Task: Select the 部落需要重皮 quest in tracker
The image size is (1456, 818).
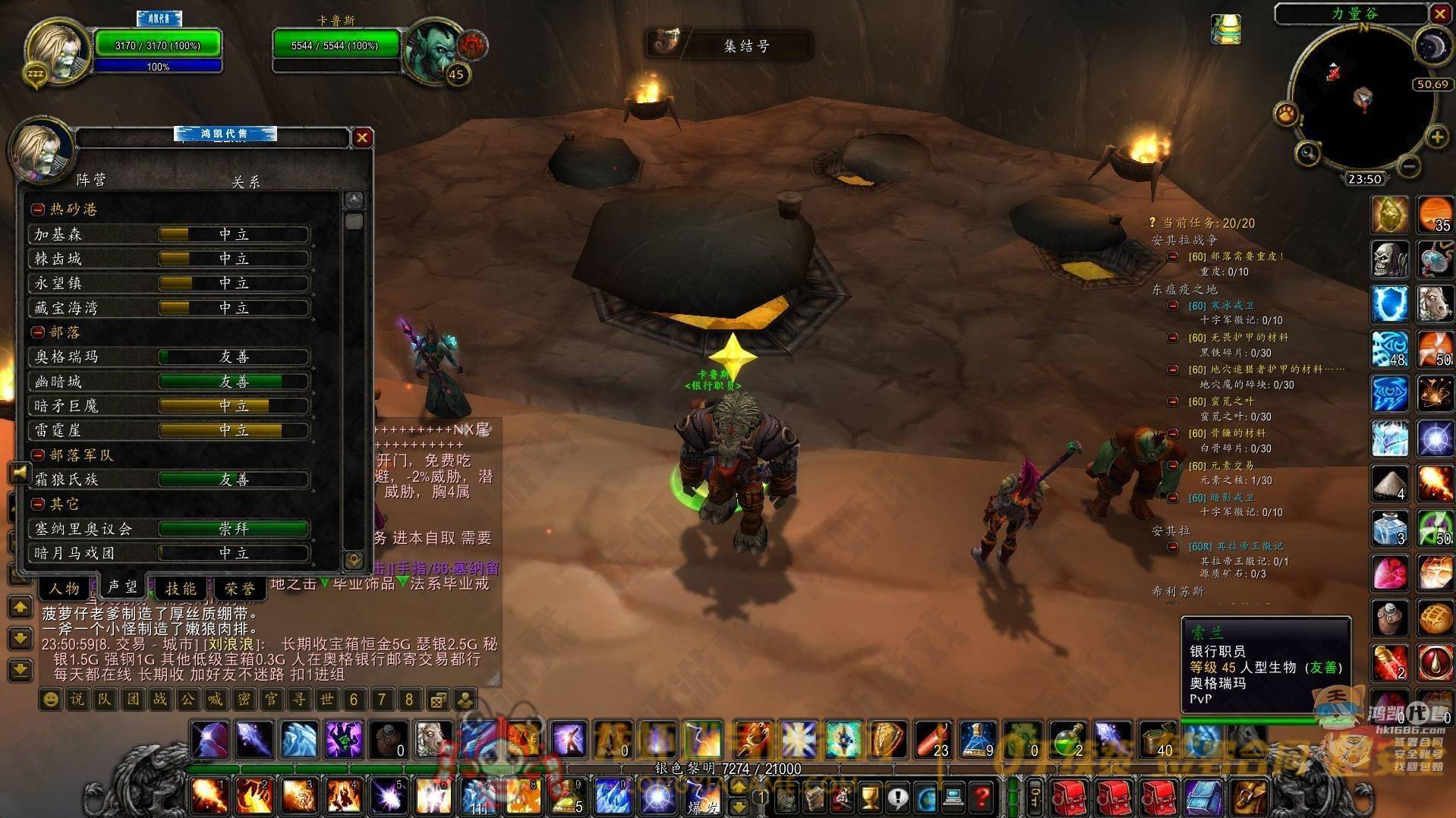Action: [x=1237, y=256]
